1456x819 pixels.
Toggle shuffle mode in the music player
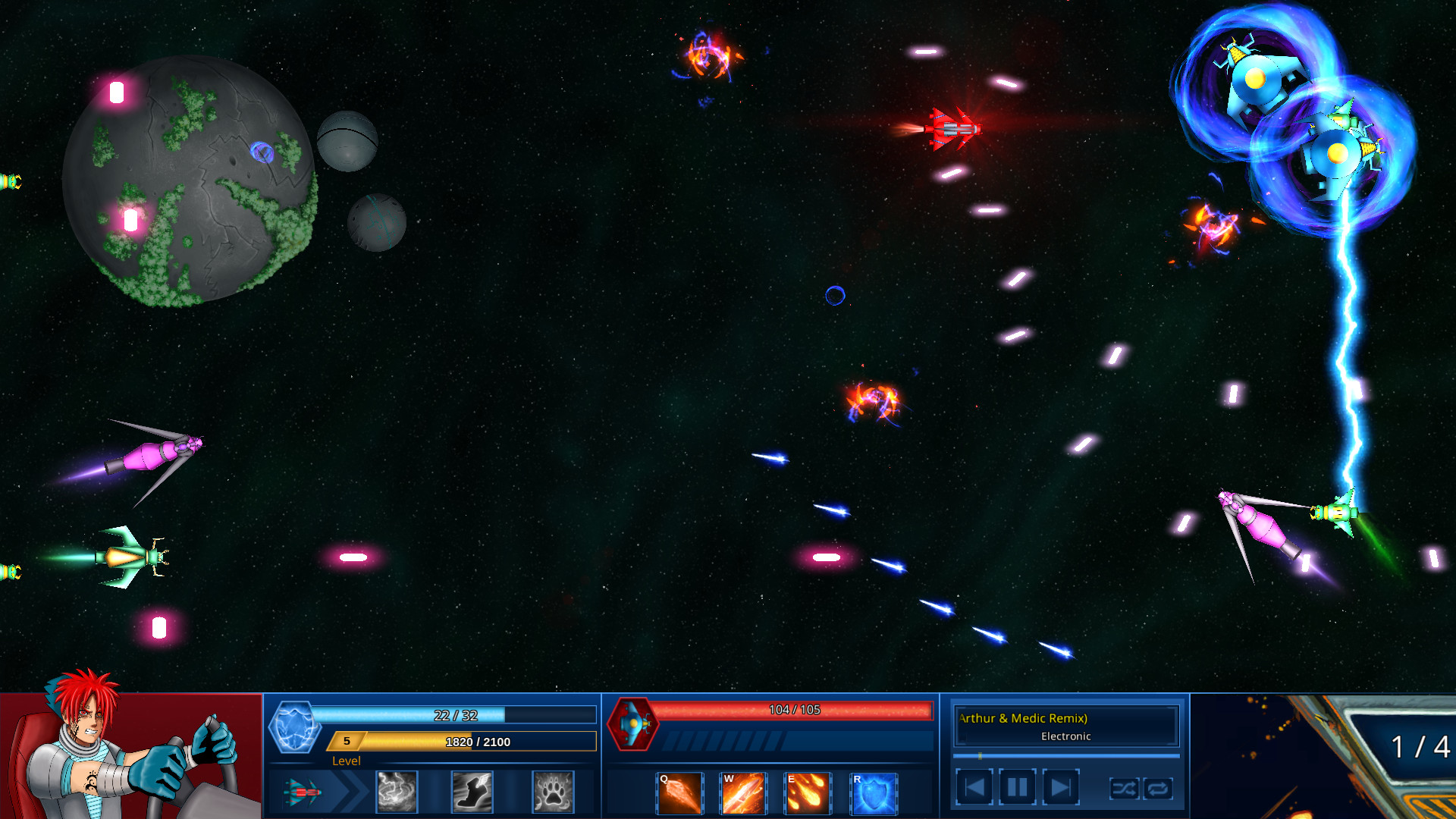1125,789
